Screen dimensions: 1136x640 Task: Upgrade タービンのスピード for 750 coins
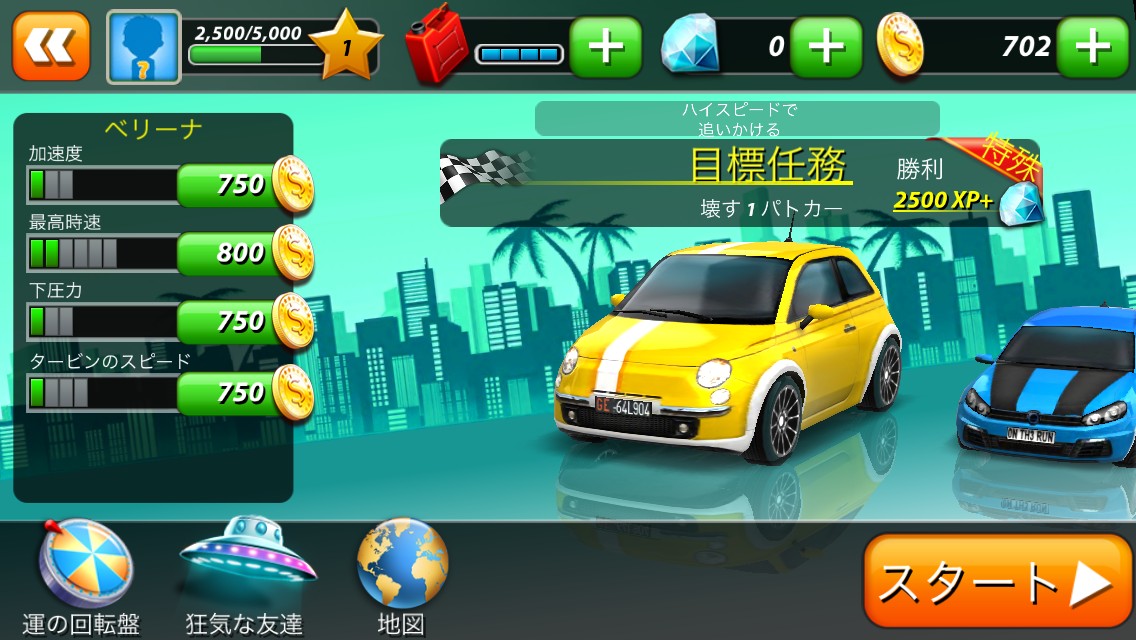[x=242, y=393]
